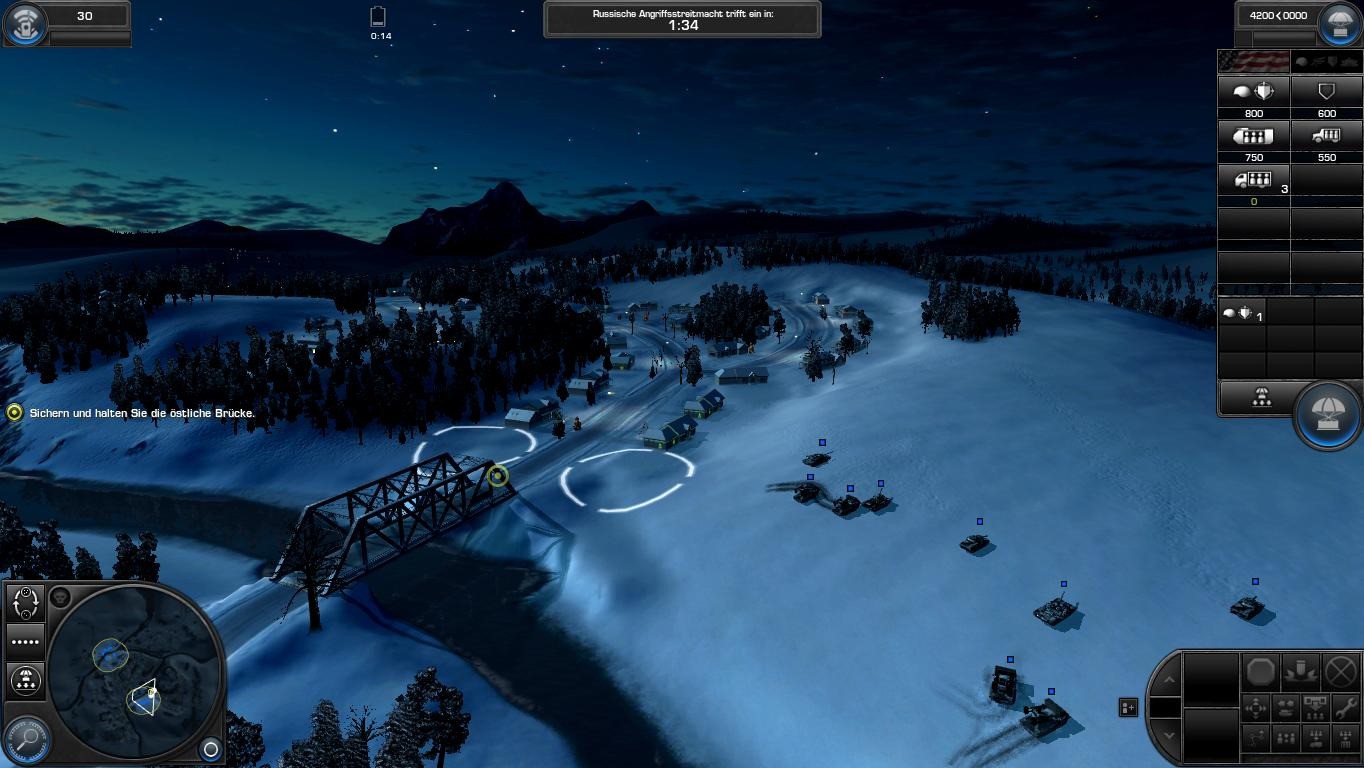The height and width of the screenshot is (768, 1364).
Task: Buy the 600-point shield unit
Action: tap(1326, 93)
